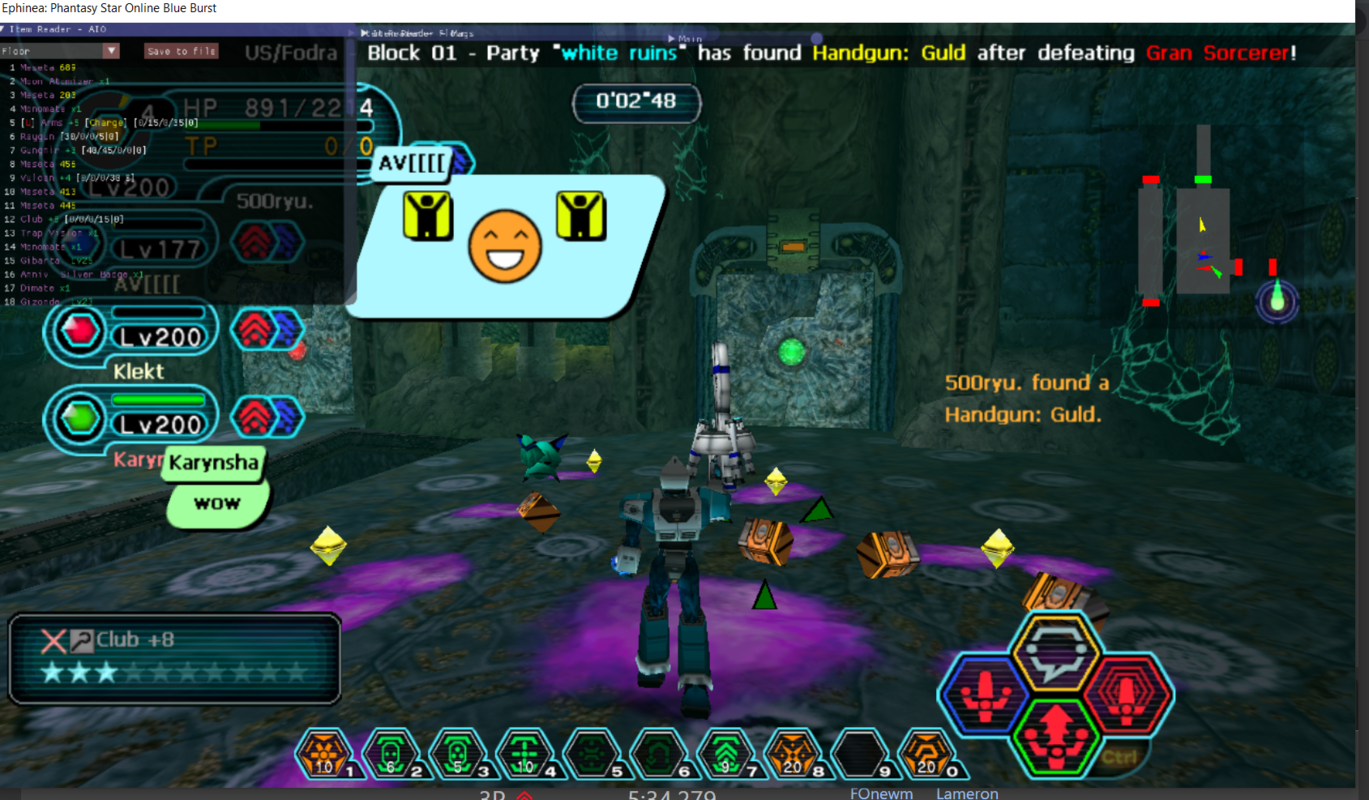Select the red-bordered special attack hexagon
The height and width of the screenshot is (800, 1369).
[x=1126, y=695]
